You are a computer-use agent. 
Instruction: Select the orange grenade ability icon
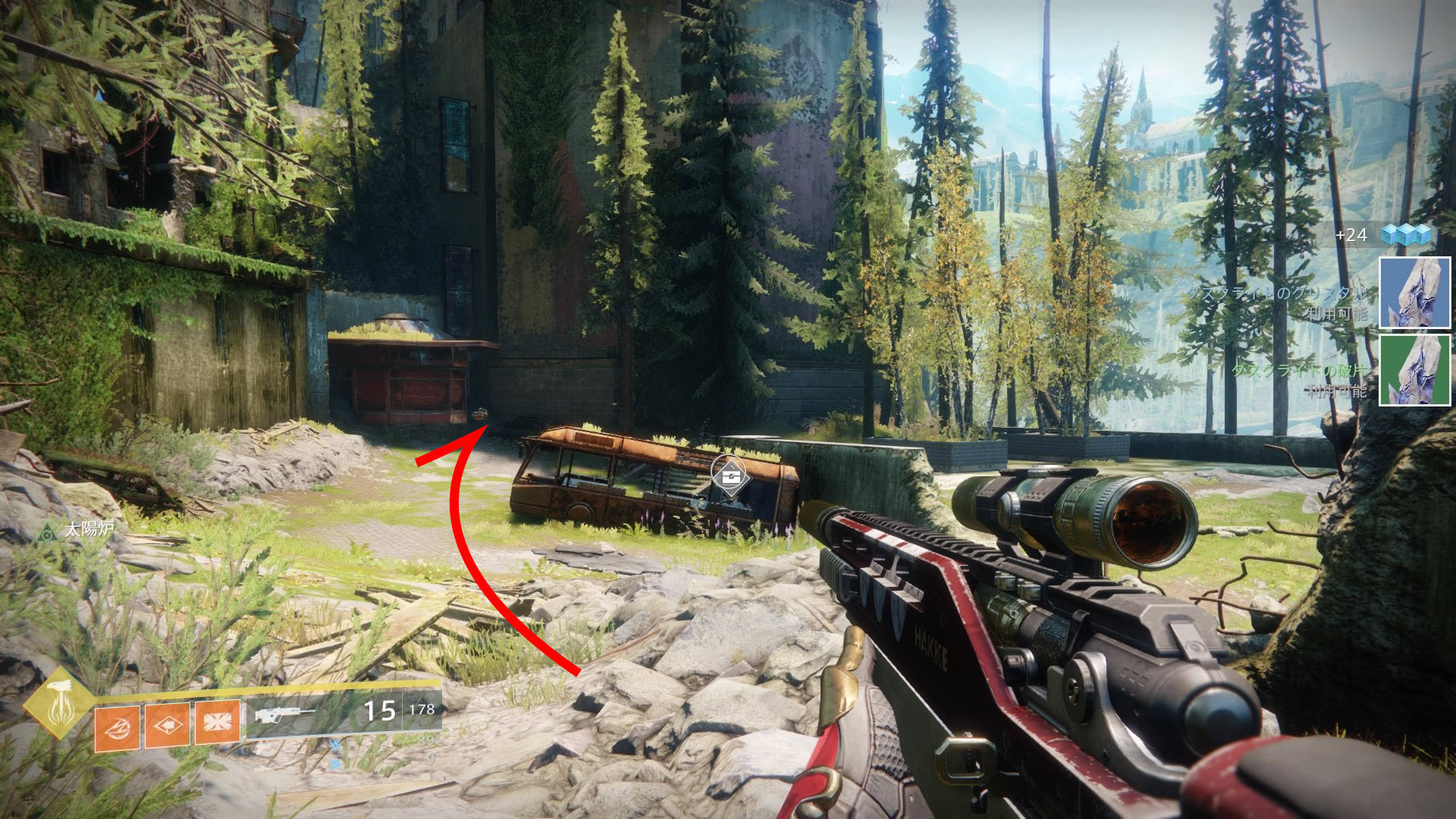117,728
